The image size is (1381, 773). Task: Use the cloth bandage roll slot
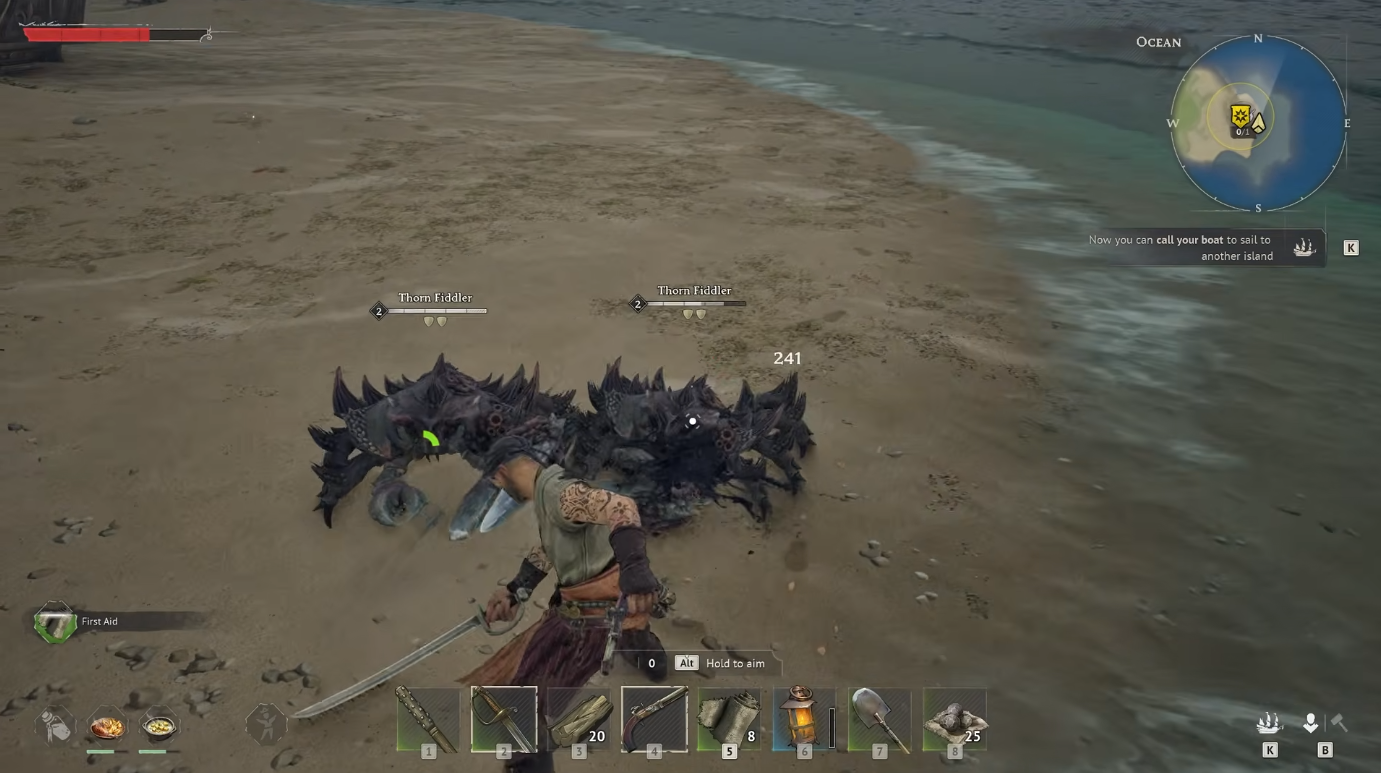tap(729, 718)
